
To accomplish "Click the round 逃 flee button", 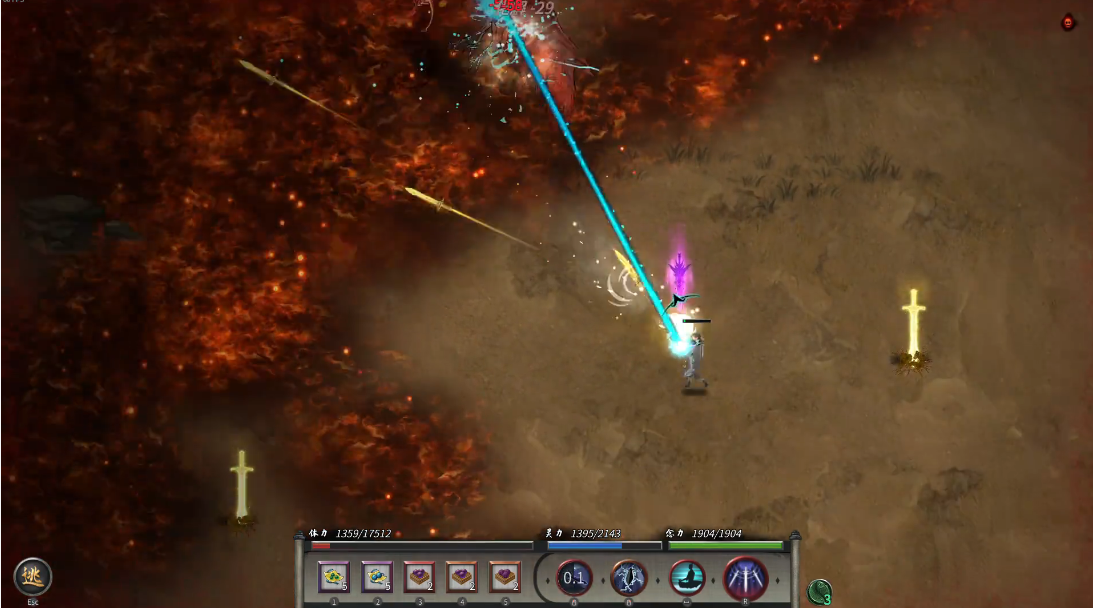I will [32, 577].
